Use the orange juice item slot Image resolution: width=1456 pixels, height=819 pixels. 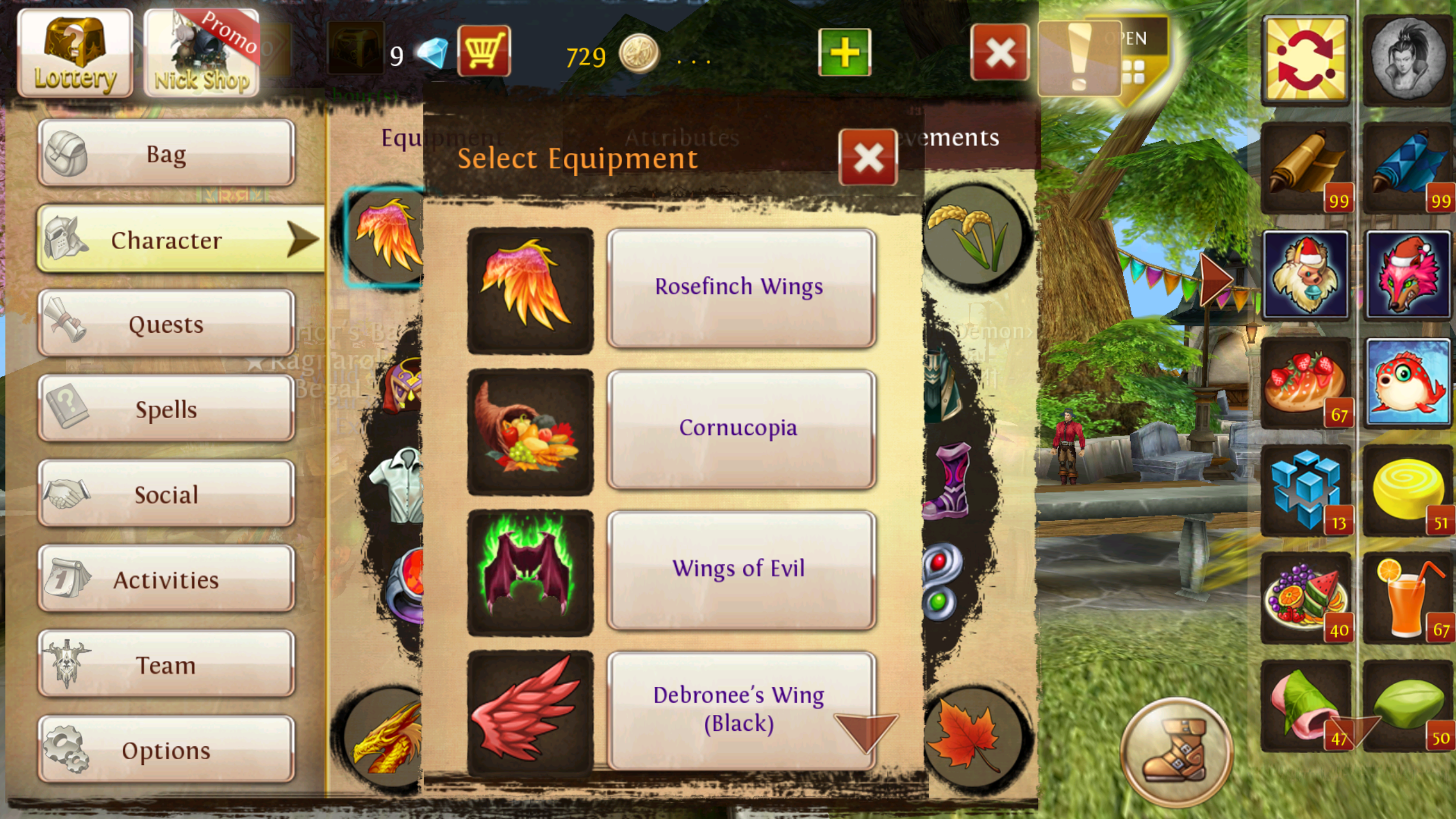coord(1407,598)
